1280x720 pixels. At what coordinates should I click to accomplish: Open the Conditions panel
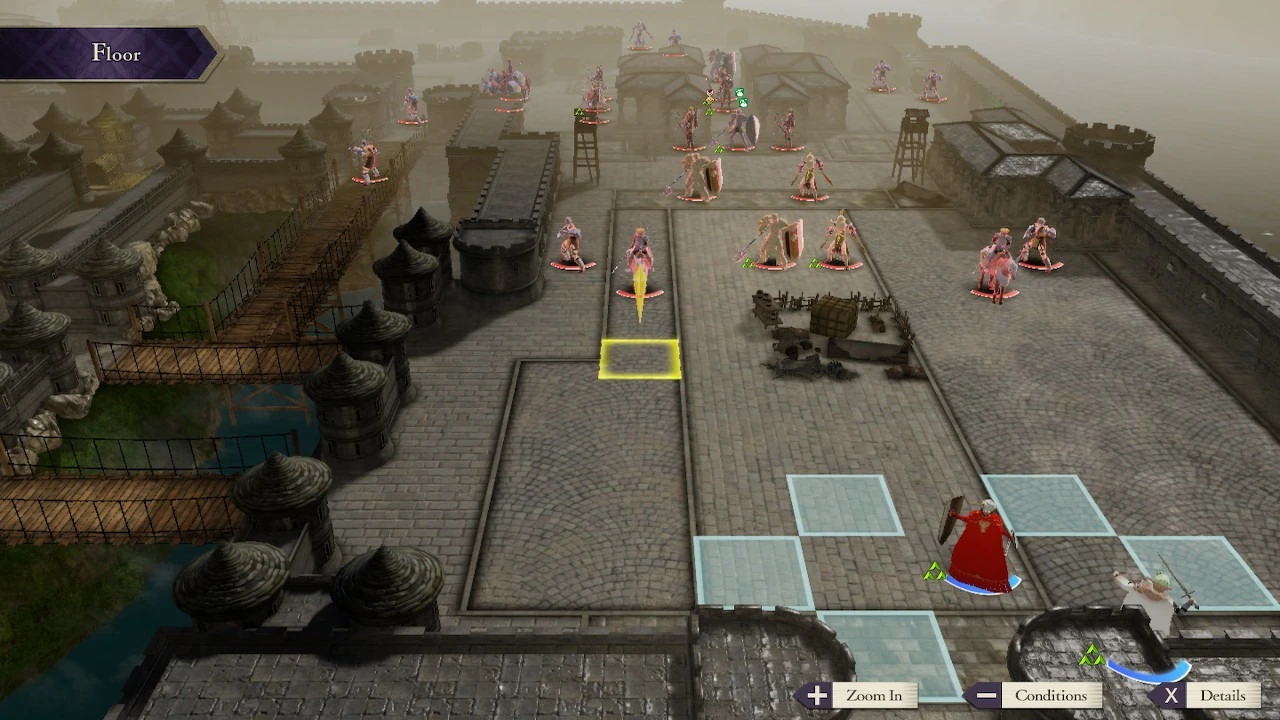click(x=1053, y=695)
